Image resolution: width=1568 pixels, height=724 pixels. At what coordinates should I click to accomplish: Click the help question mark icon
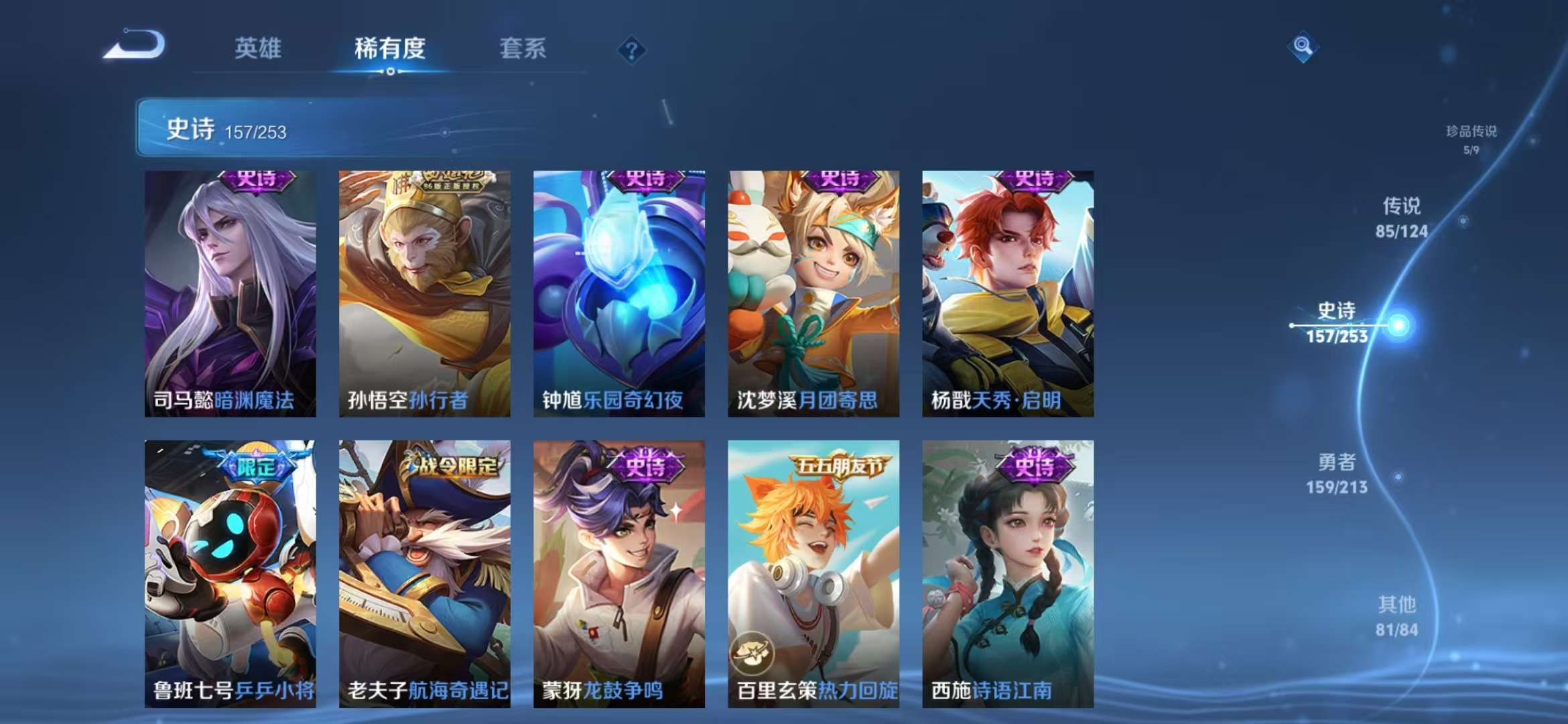click(631, 50)
